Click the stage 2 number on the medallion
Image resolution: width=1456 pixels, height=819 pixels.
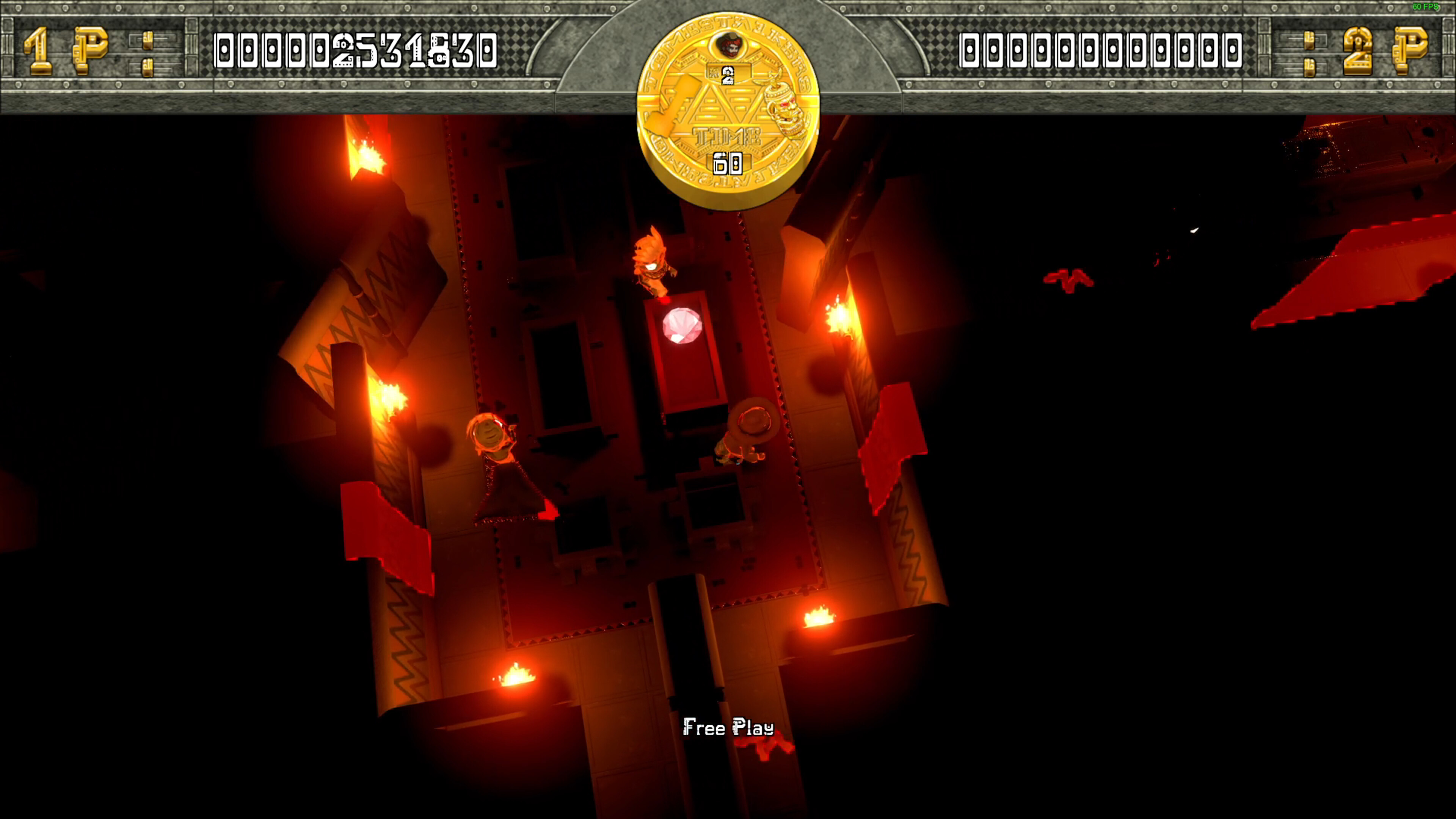728,76
